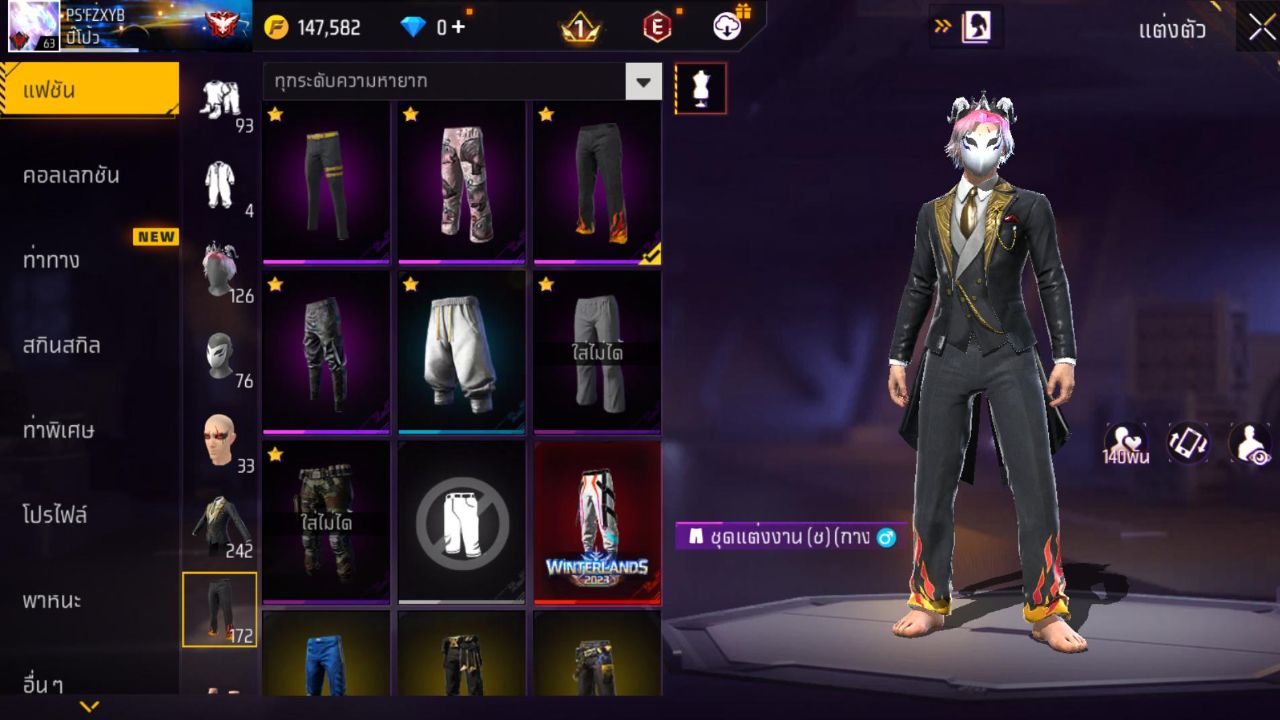Toggle the favorite star on the gold-striped pants
This screenshot has height=720, width=1280.
click(276, 117)
